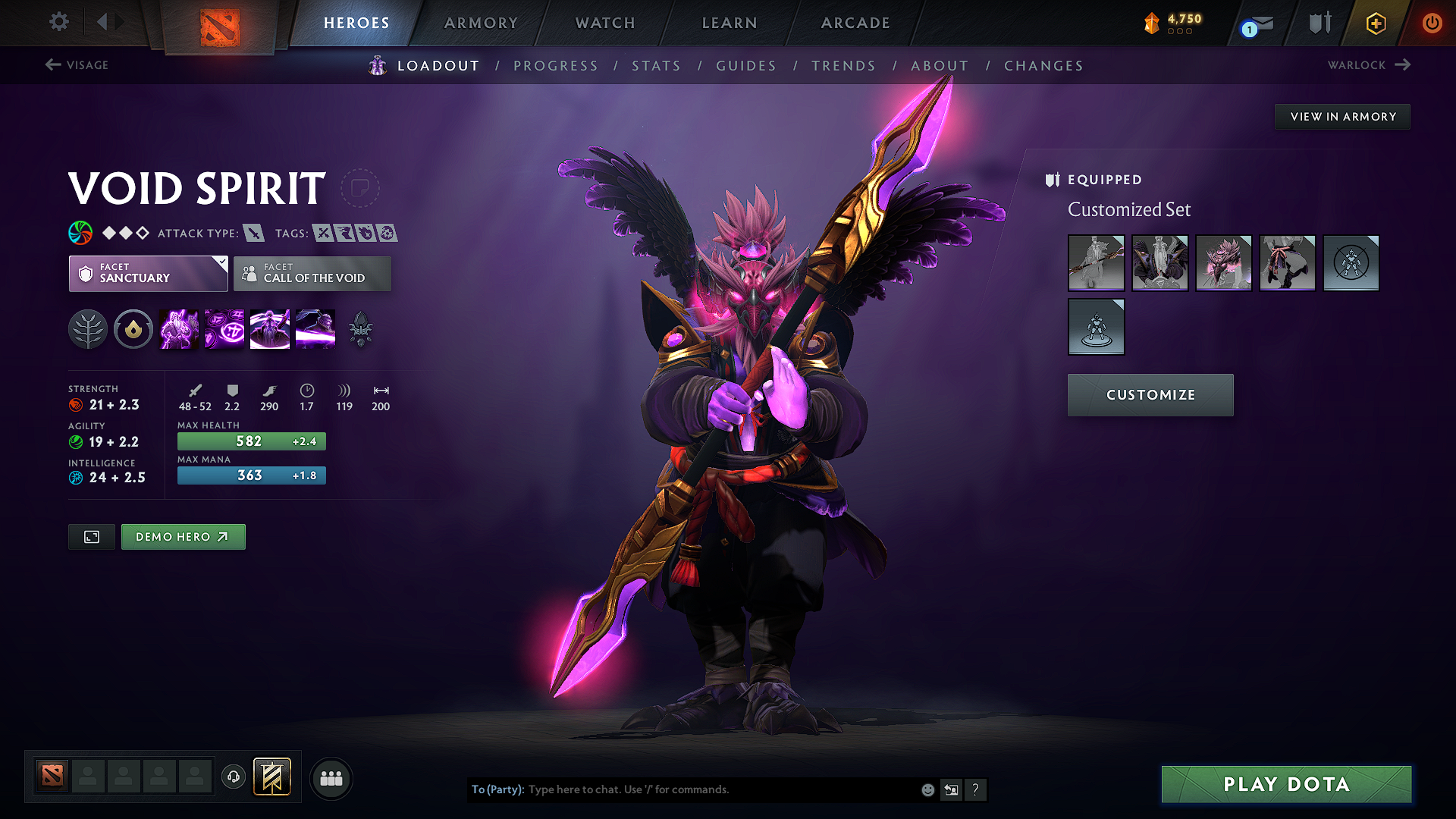The image size is (1456, 819).
Task: Open the Dota Plus hexagon icon
Action: [1375, 23]
